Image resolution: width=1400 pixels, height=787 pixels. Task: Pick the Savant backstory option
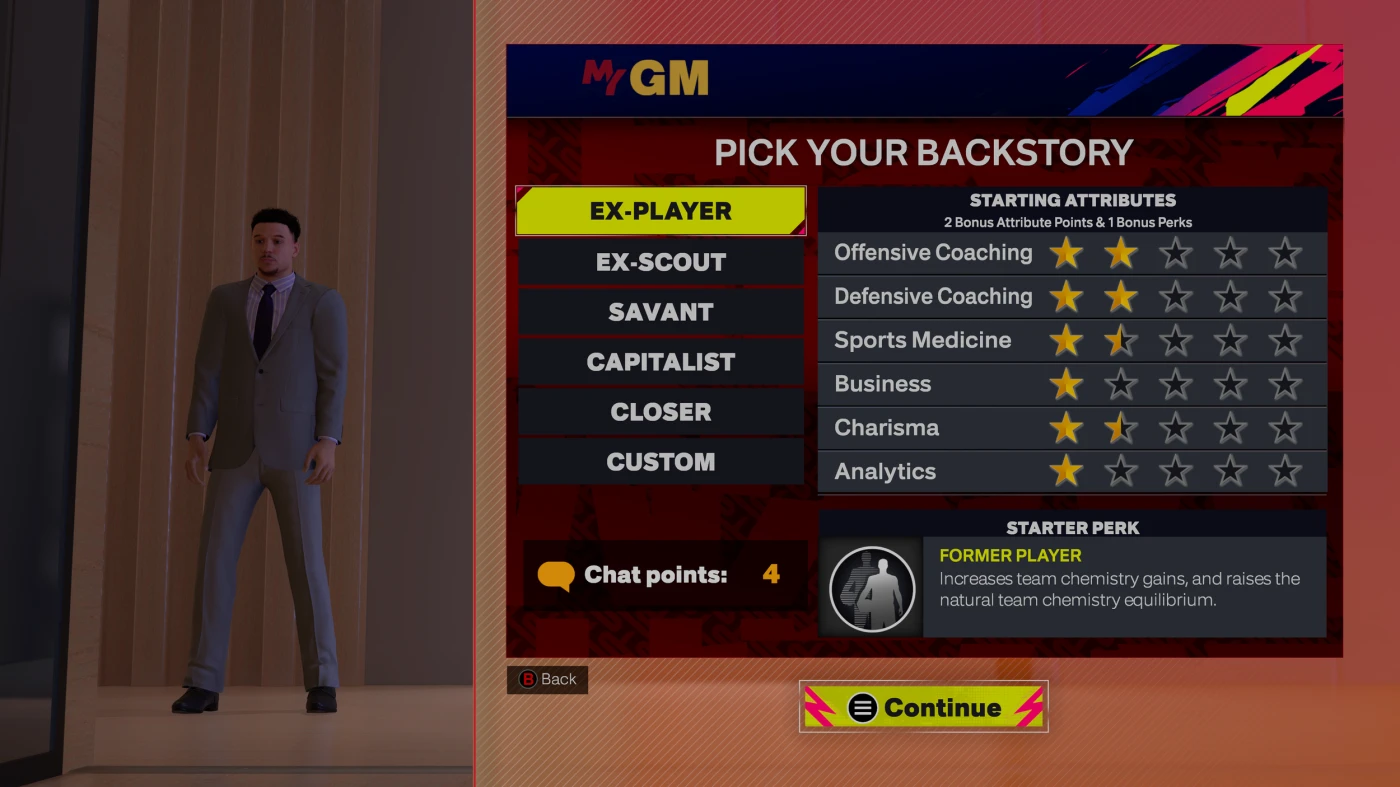click(660, 312)
